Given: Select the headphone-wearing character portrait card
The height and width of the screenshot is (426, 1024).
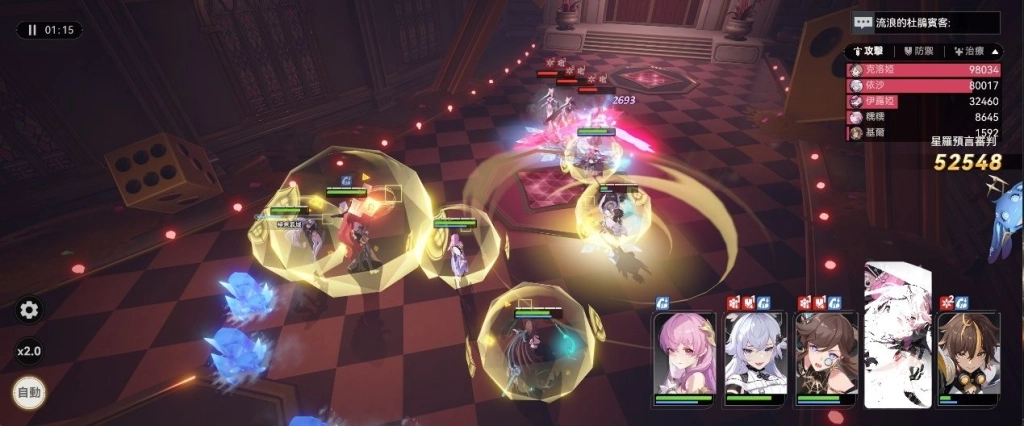Looking at the screenshot, I should tap(968, 357).
